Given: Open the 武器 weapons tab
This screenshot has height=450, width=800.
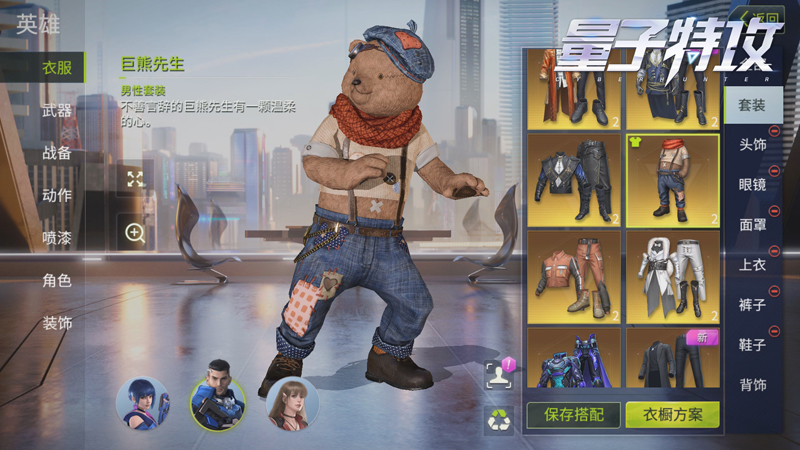Looking at the screenshot, I should pos(56,111).
